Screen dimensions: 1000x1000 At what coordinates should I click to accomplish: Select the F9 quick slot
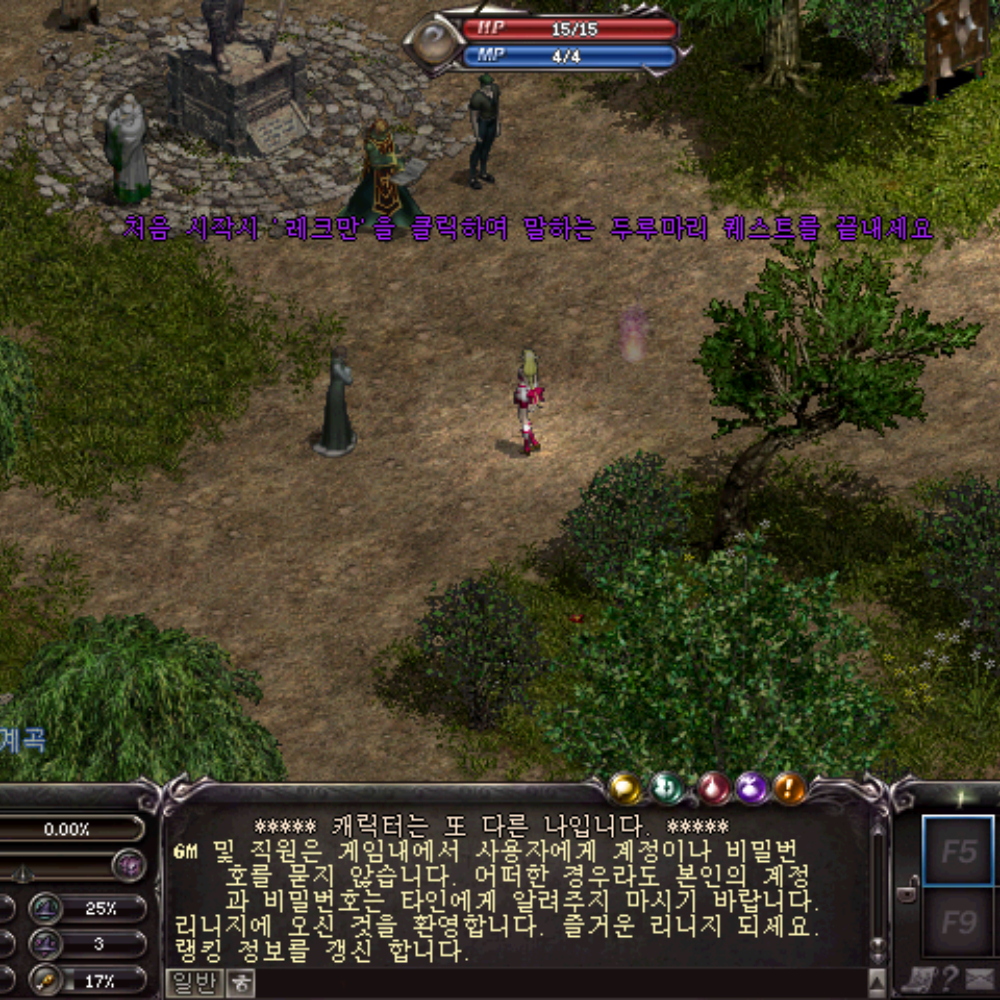click(x=958, y=922)
